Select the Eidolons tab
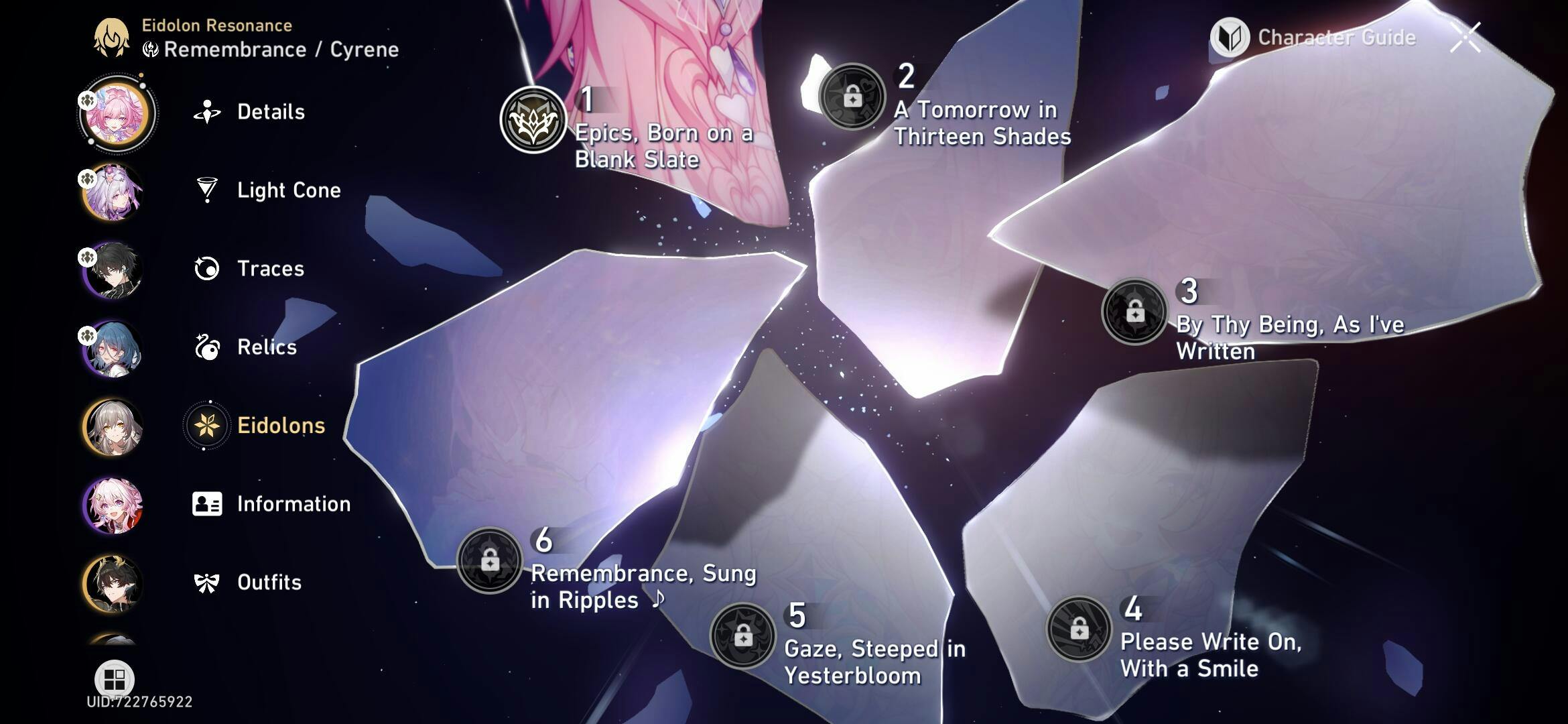This screenshot has height=724, width=1568. point(280,426)
